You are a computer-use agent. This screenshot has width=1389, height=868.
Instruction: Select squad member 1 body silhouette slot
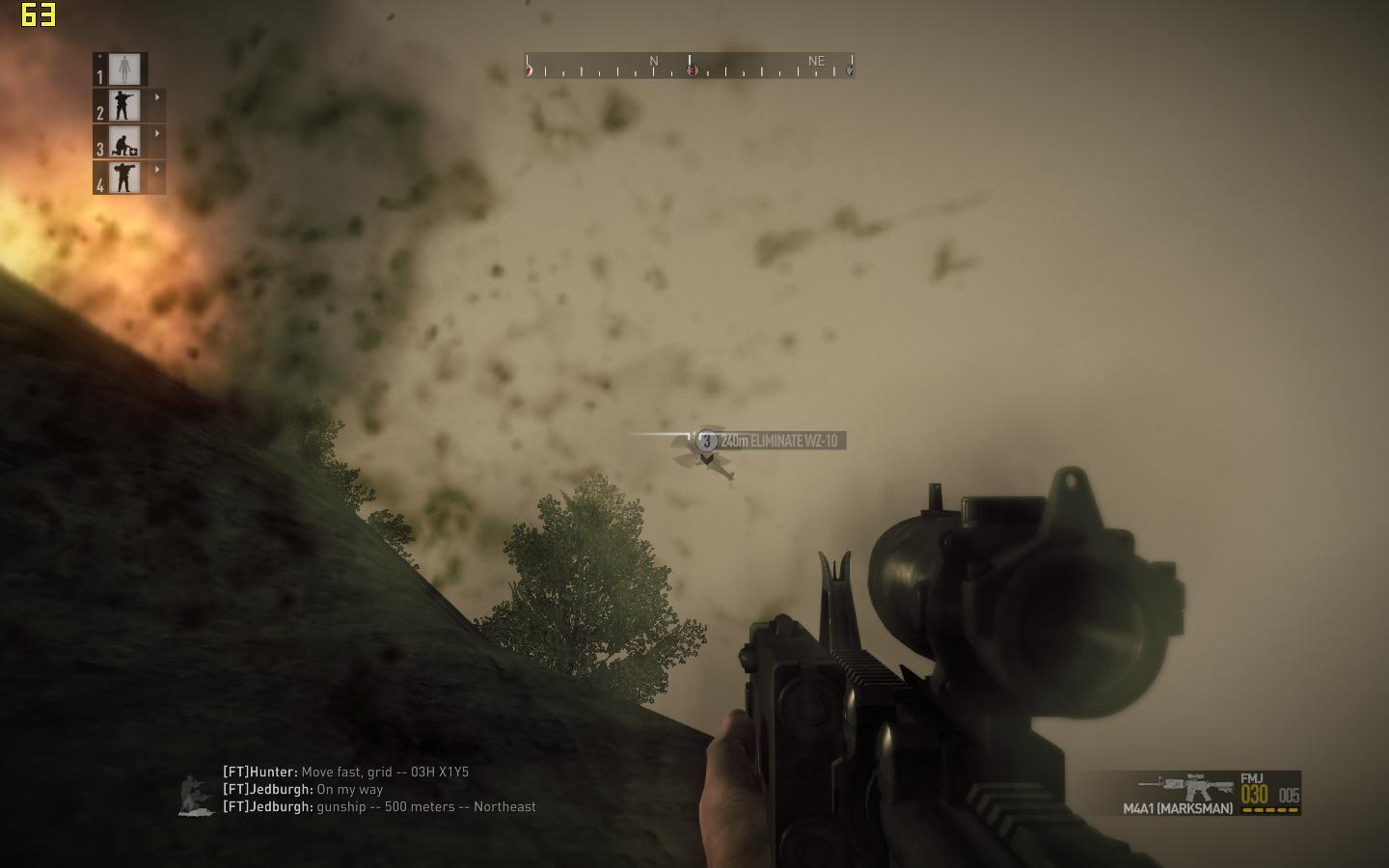[x=124, y=69]
